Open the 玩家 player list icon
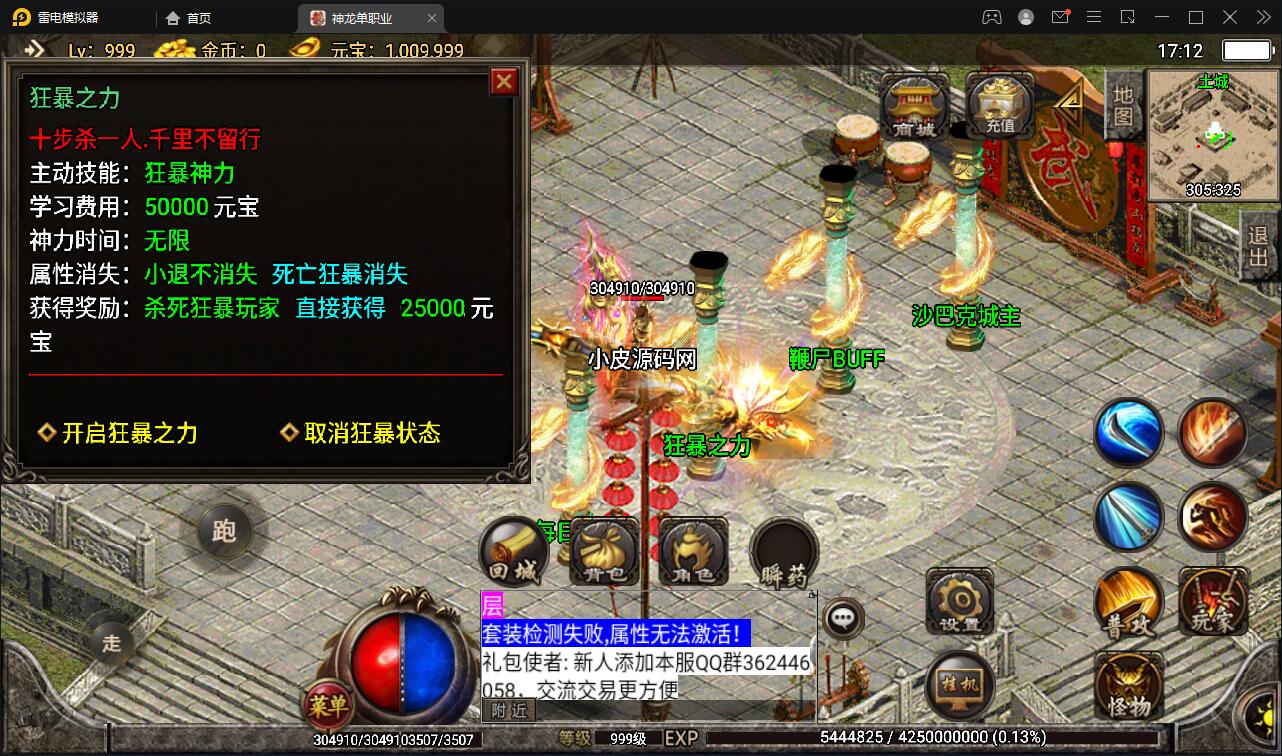Screen dimensions: 1282x756 [x=1213, y=602]
